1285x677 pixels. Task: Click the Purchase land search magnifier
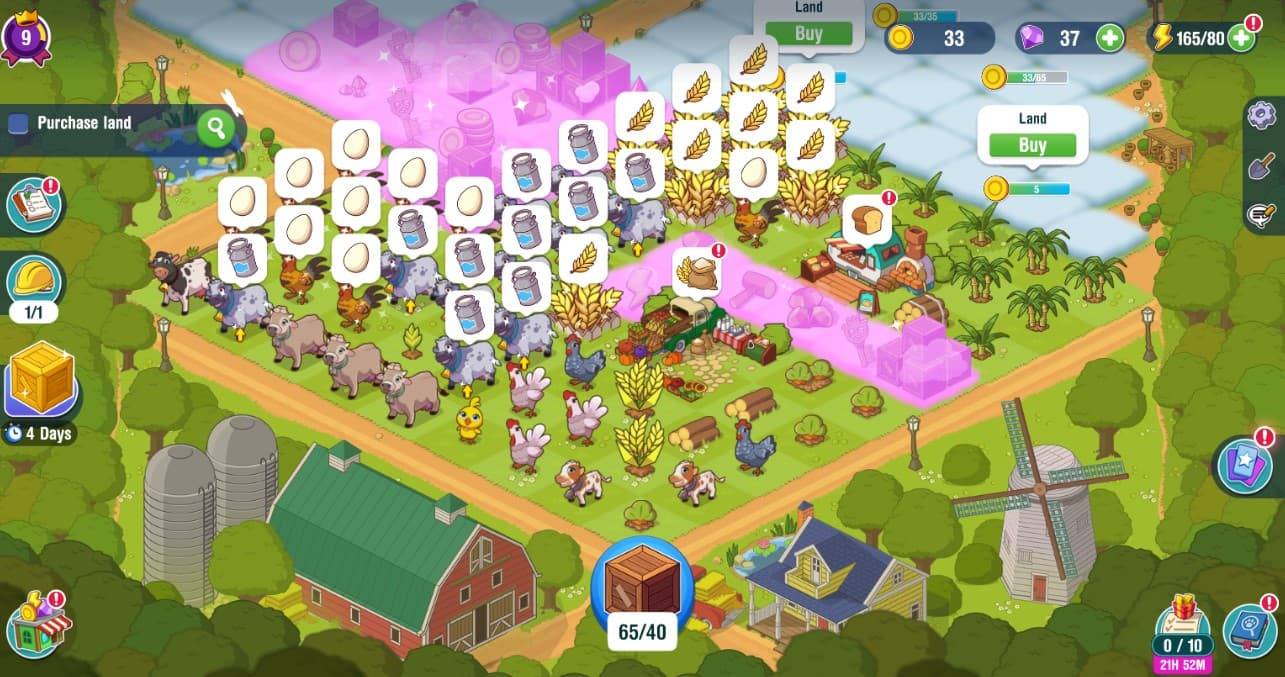tap(215, 127)
